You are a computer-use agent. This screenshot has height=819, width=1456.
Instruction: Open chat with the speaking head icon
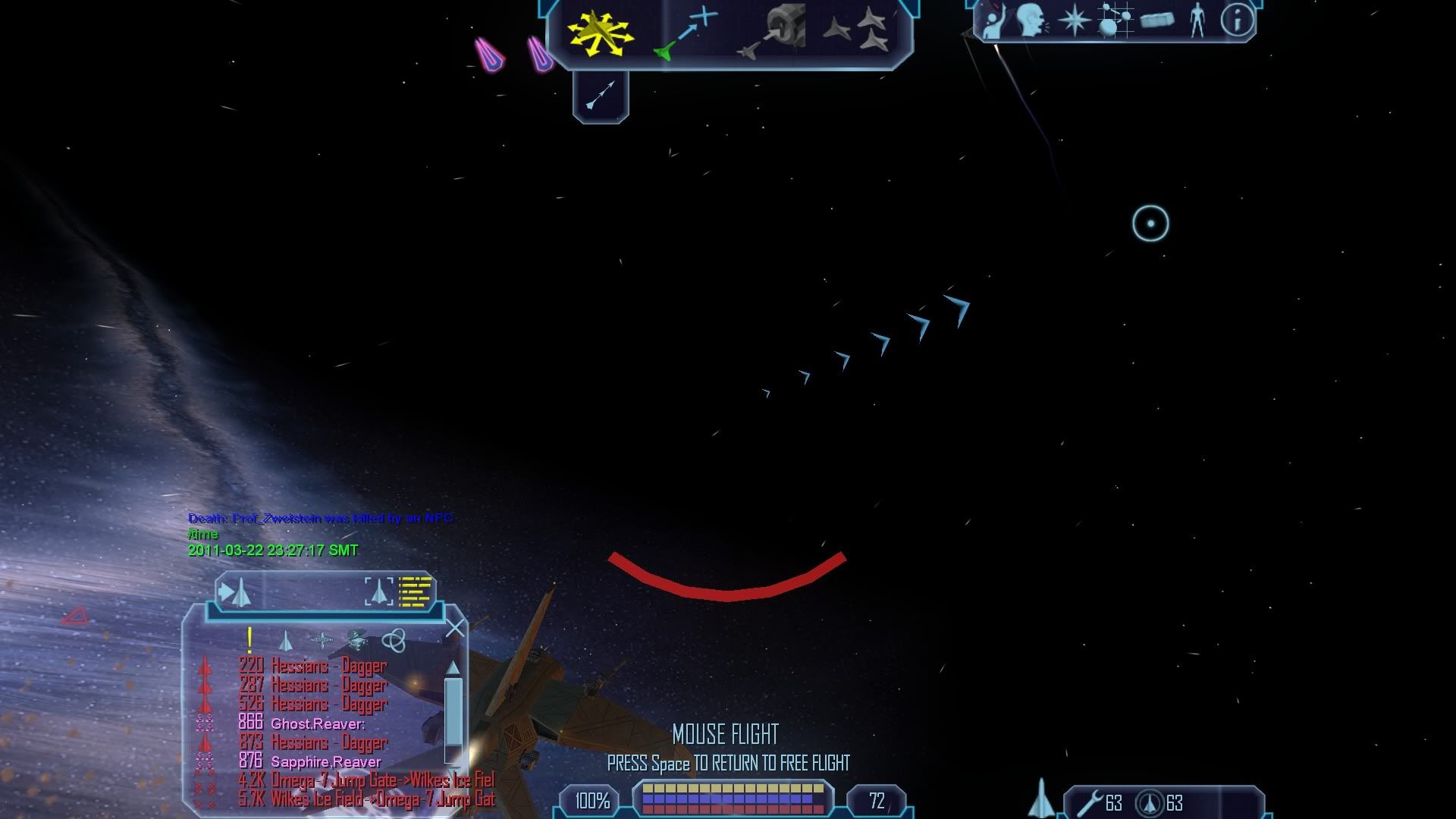[x=1031, y=20]
